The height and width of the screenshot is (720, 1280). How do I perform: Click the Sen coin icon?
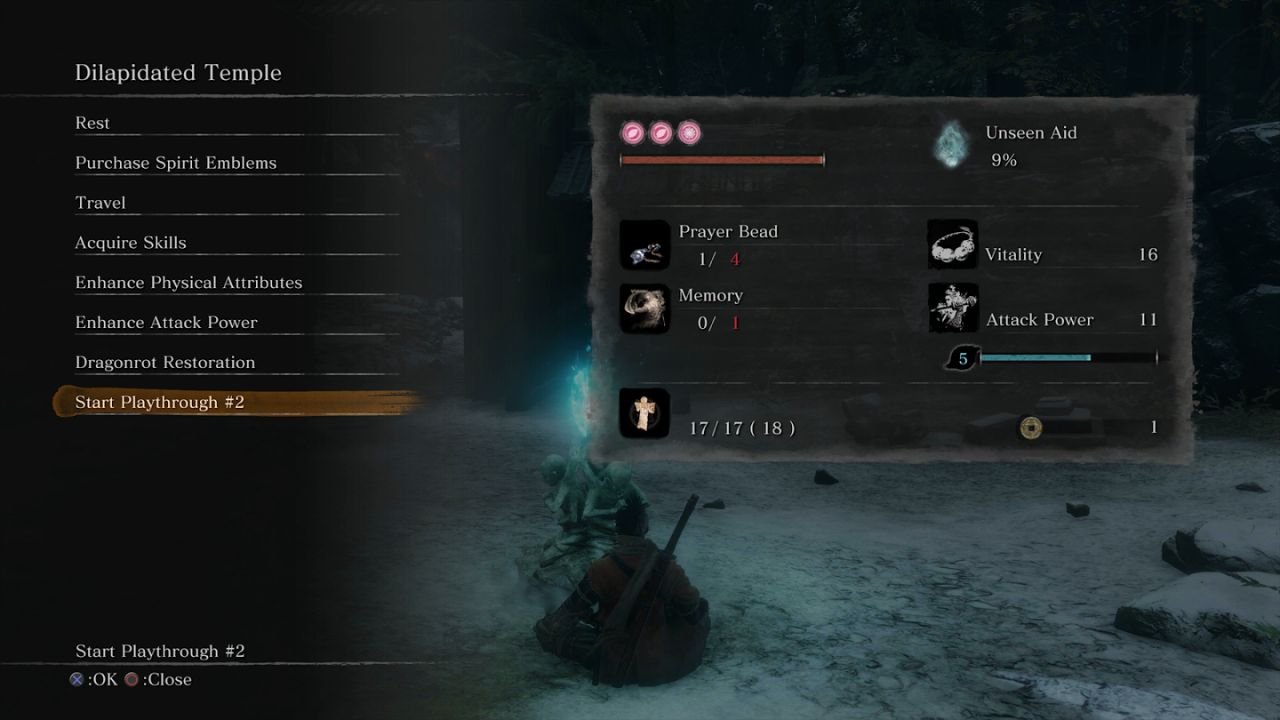(x=1030, y=427)
